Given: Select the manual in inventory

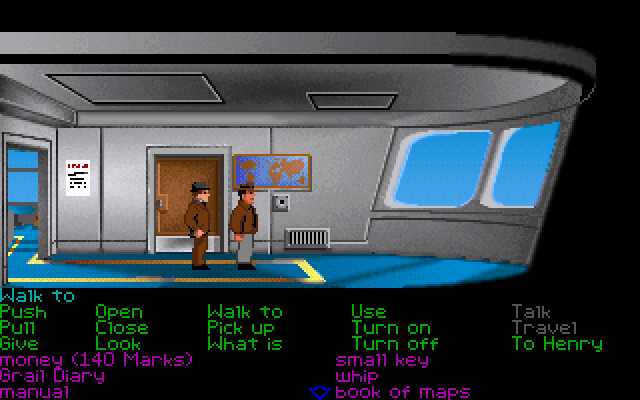Looking at the screenshot, I should pyautogui.click(x=34, y=392).
